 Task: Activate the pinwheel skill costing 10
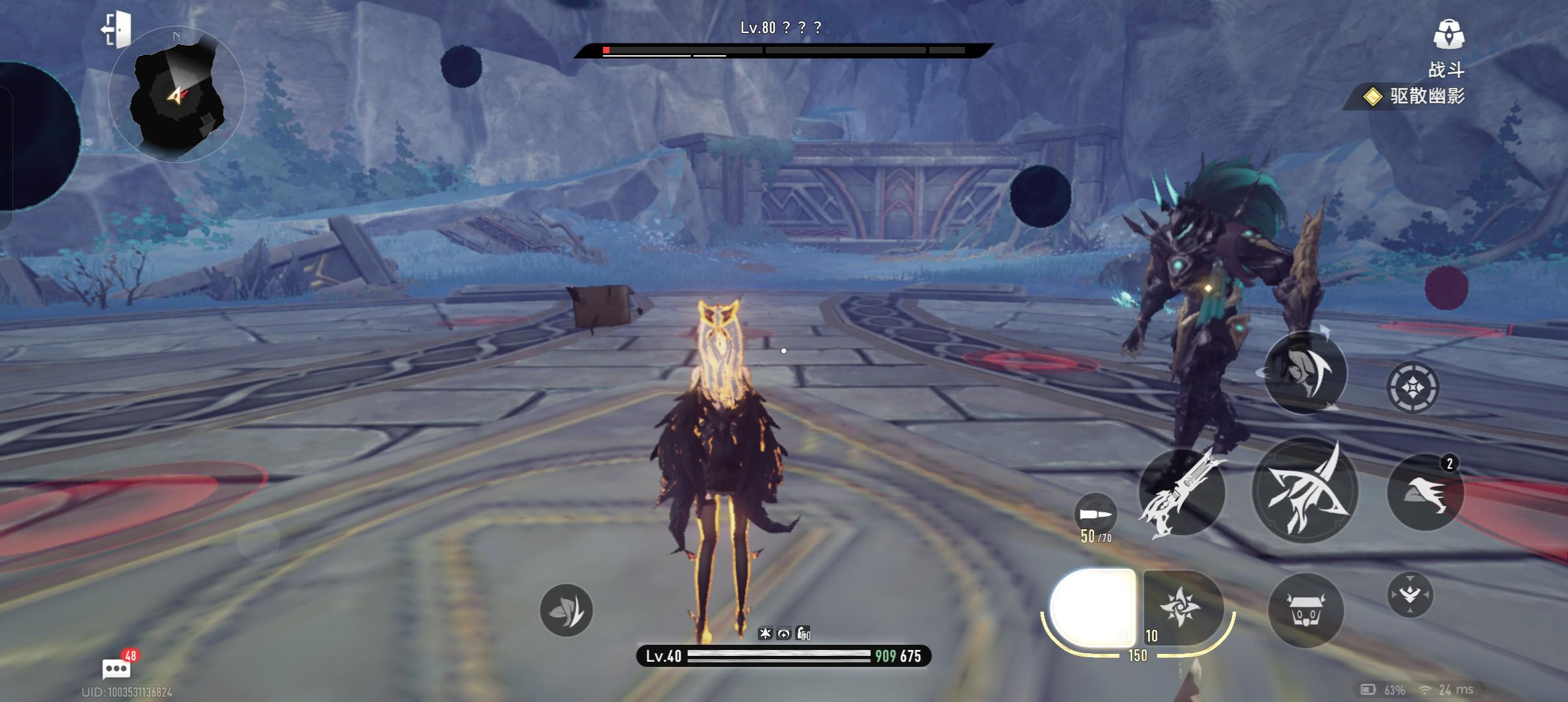tap(1181, 607)
